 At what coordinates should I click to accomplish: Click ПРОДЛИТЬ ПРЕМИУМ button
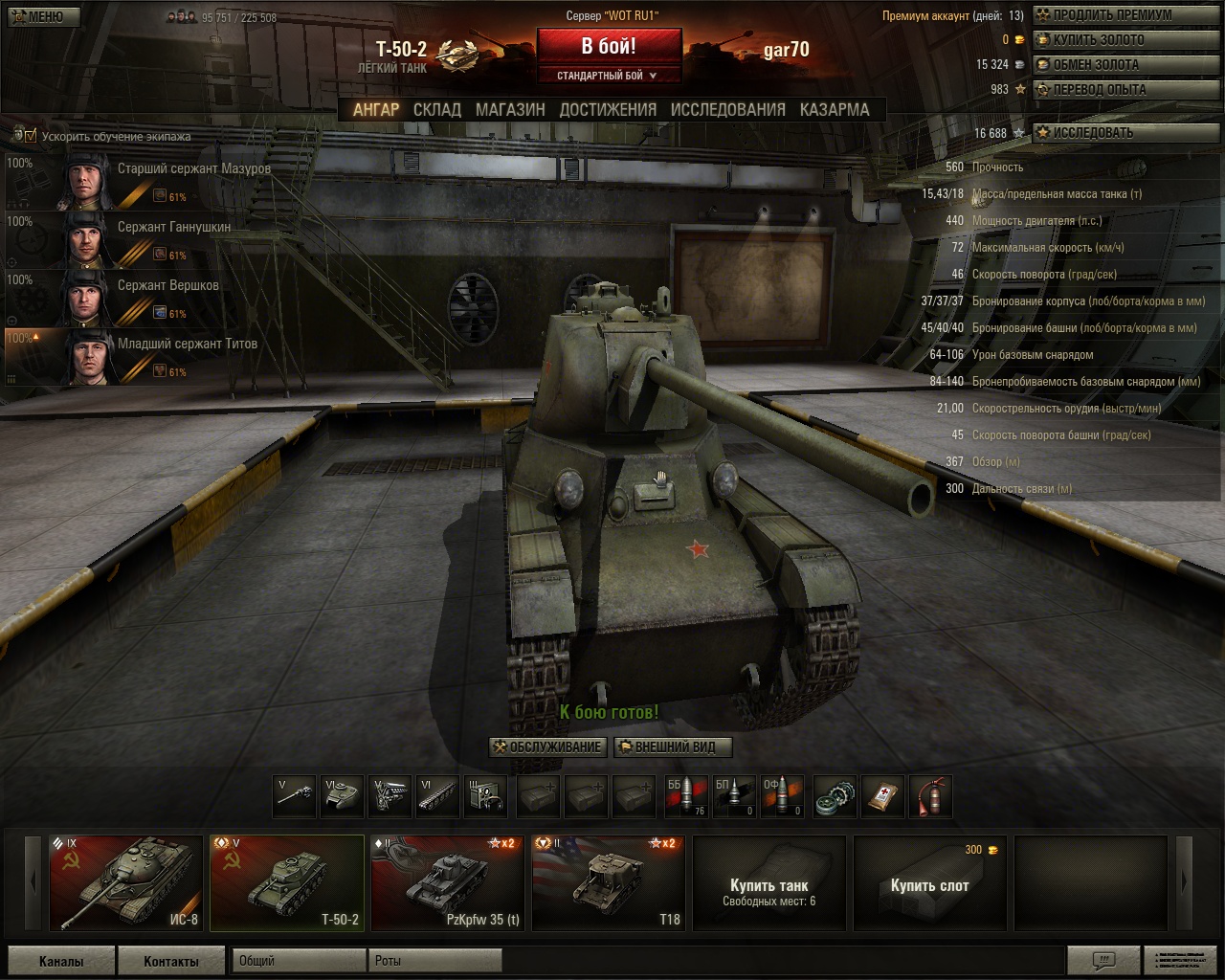1110,15
